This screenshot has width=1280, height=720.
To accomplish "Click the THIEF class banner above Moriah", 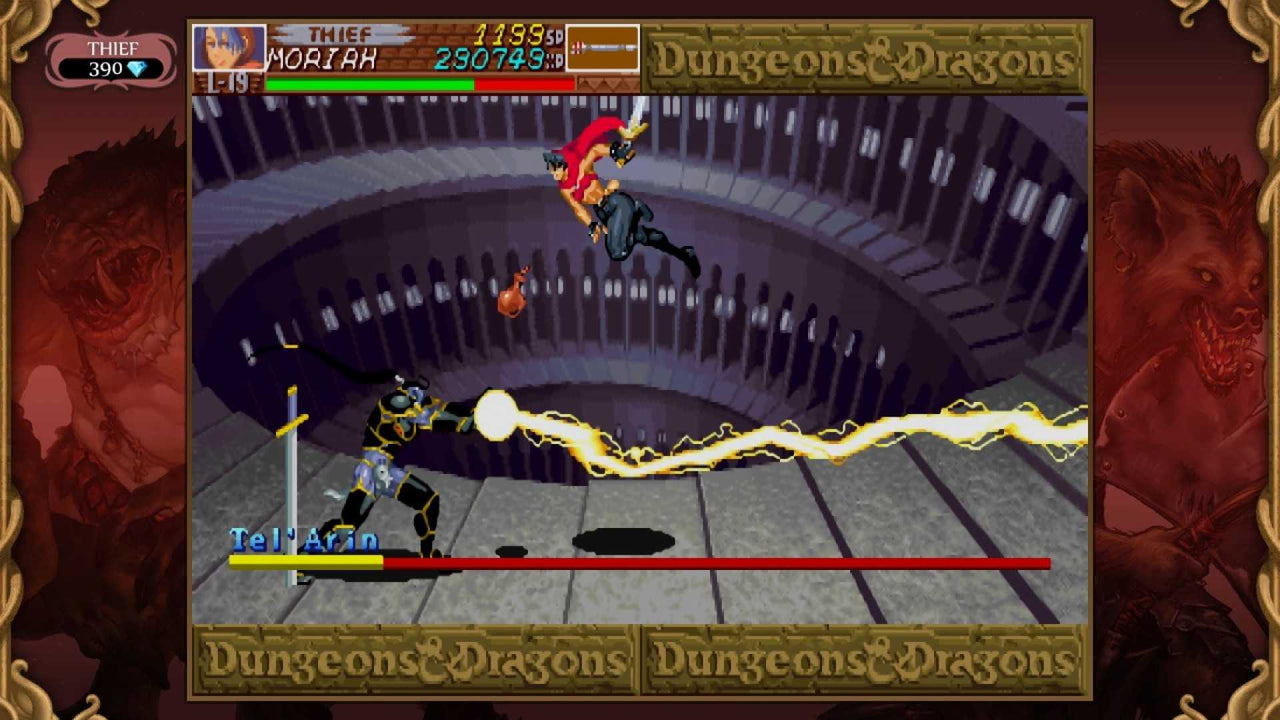I will click(x=340, y=32).
